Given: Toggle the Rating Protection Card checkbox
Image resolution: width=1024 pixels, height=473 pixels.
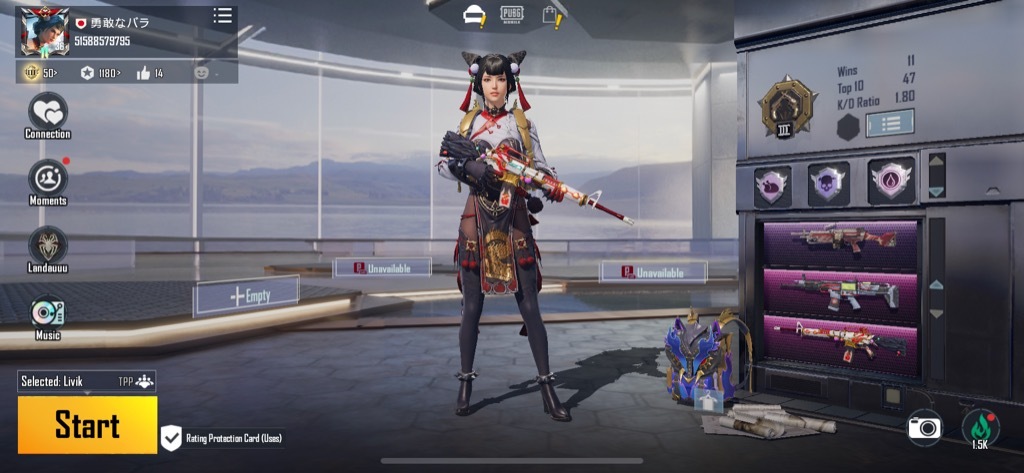Looking at the screenshot, I should click(x=171, y=438).
